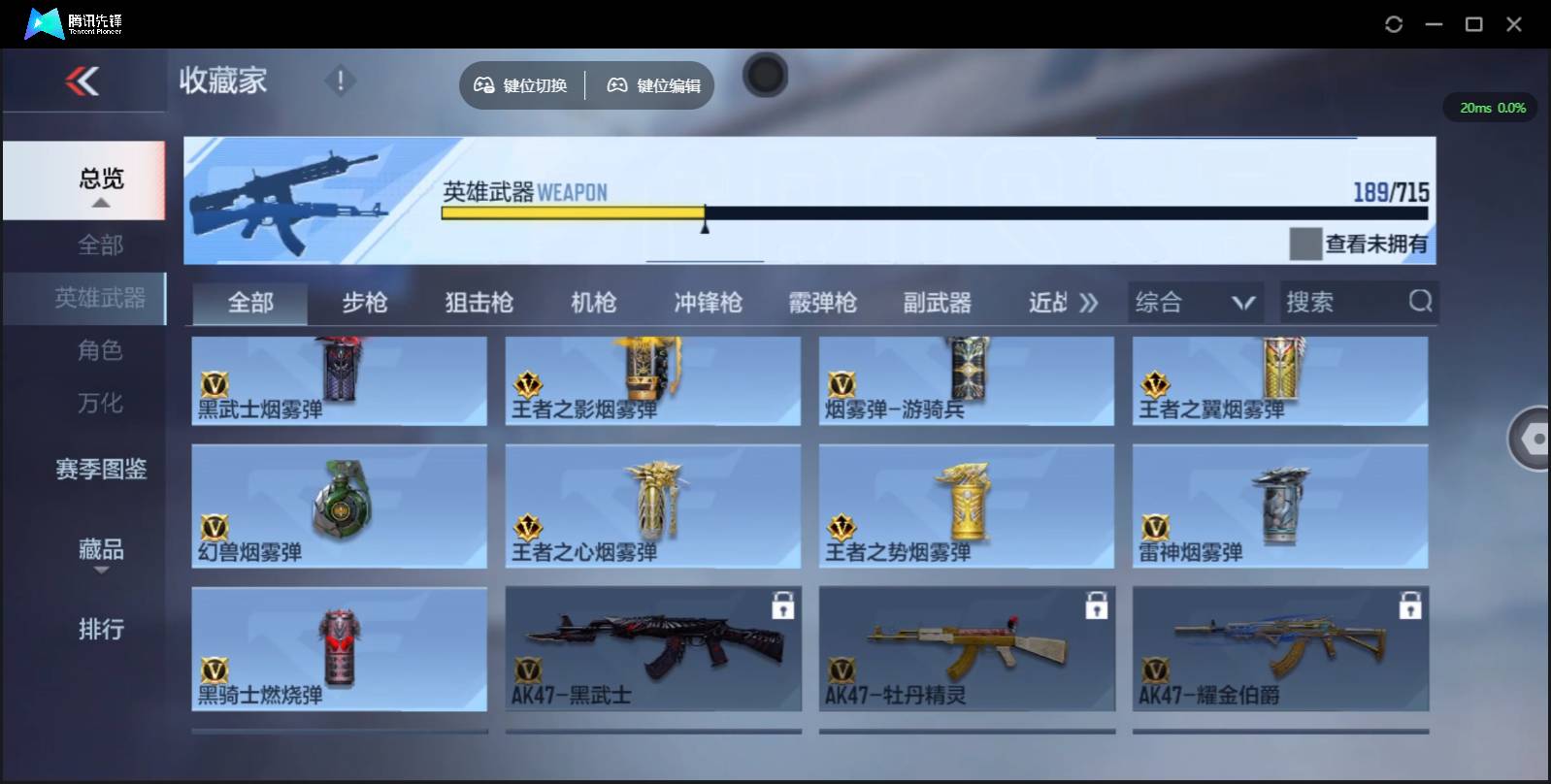1551x784 pixels.
Task: Open the 综合 sorting dropdown
Action: click(x=1195, y=302)
